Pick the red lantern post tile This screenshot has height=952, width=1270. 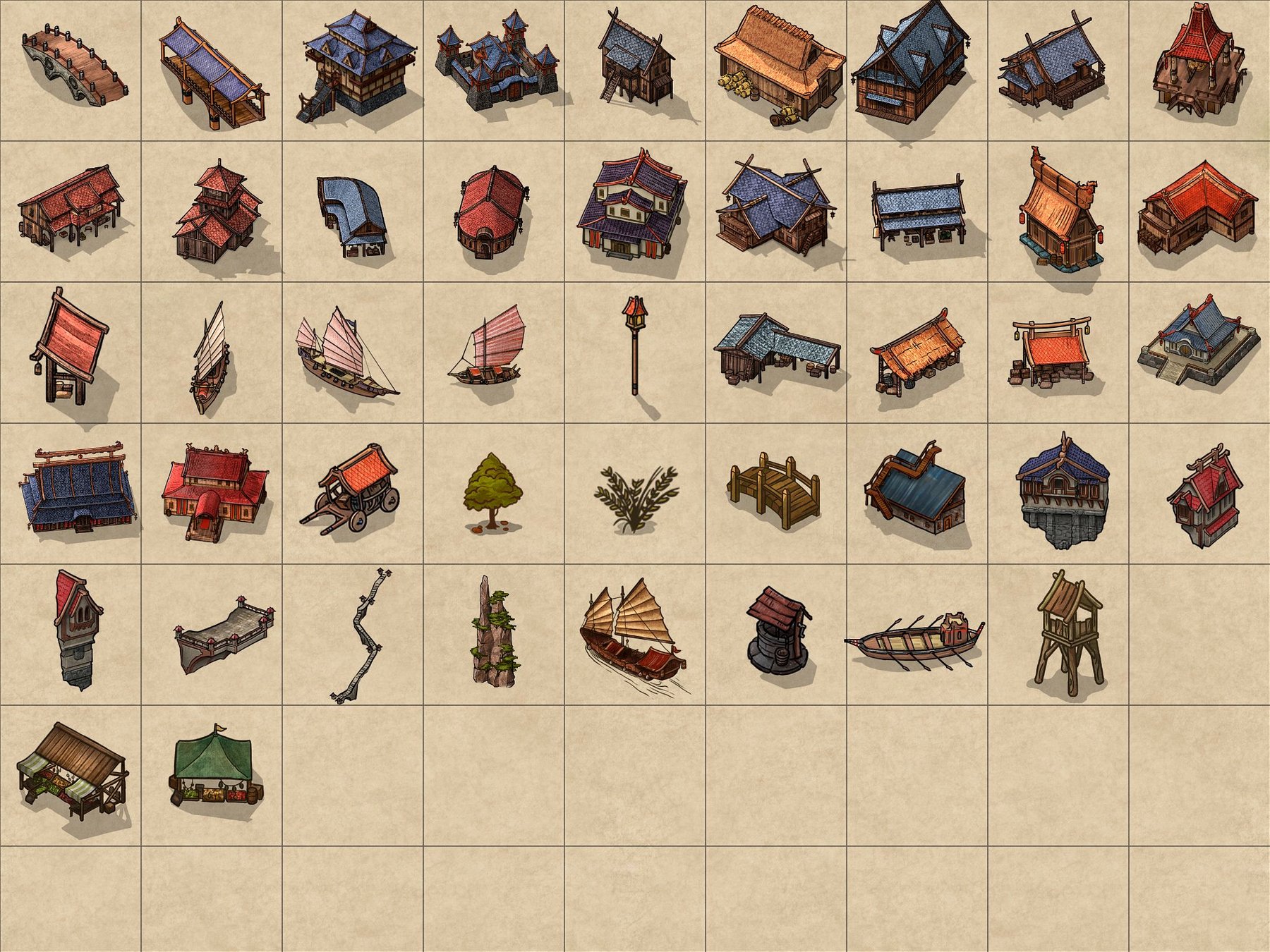(635, 344)
